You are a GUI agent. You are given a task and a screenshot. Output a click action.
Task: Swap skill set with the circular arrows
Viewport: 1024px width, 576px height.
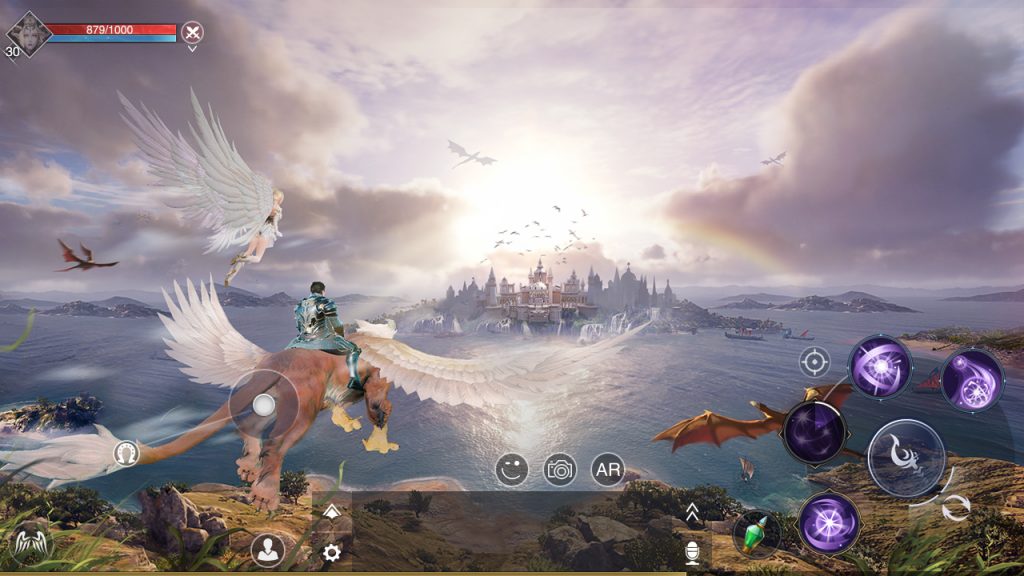(956, 508)
